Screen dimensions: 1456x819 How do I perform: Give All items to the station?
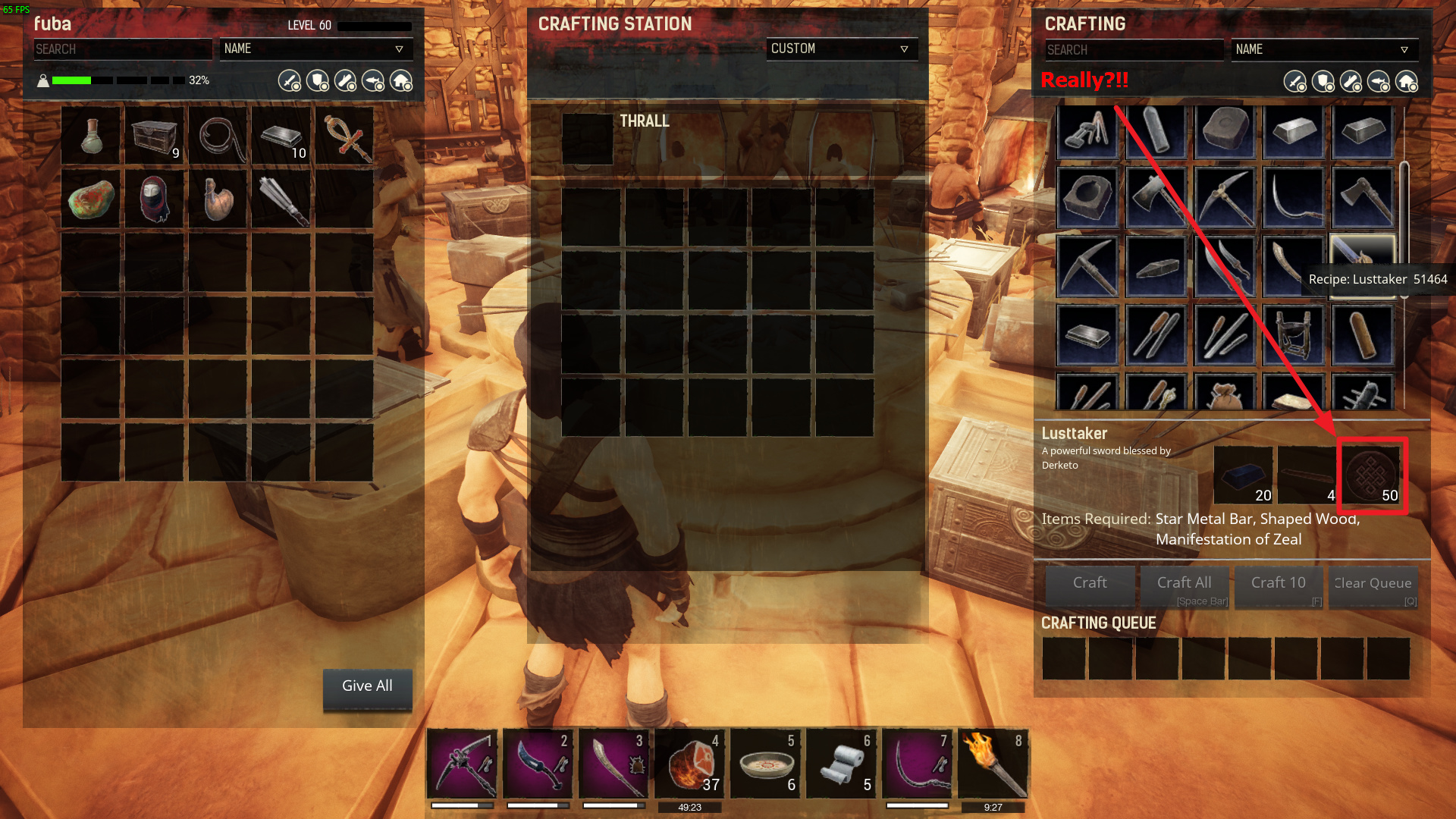pos(367,686)
